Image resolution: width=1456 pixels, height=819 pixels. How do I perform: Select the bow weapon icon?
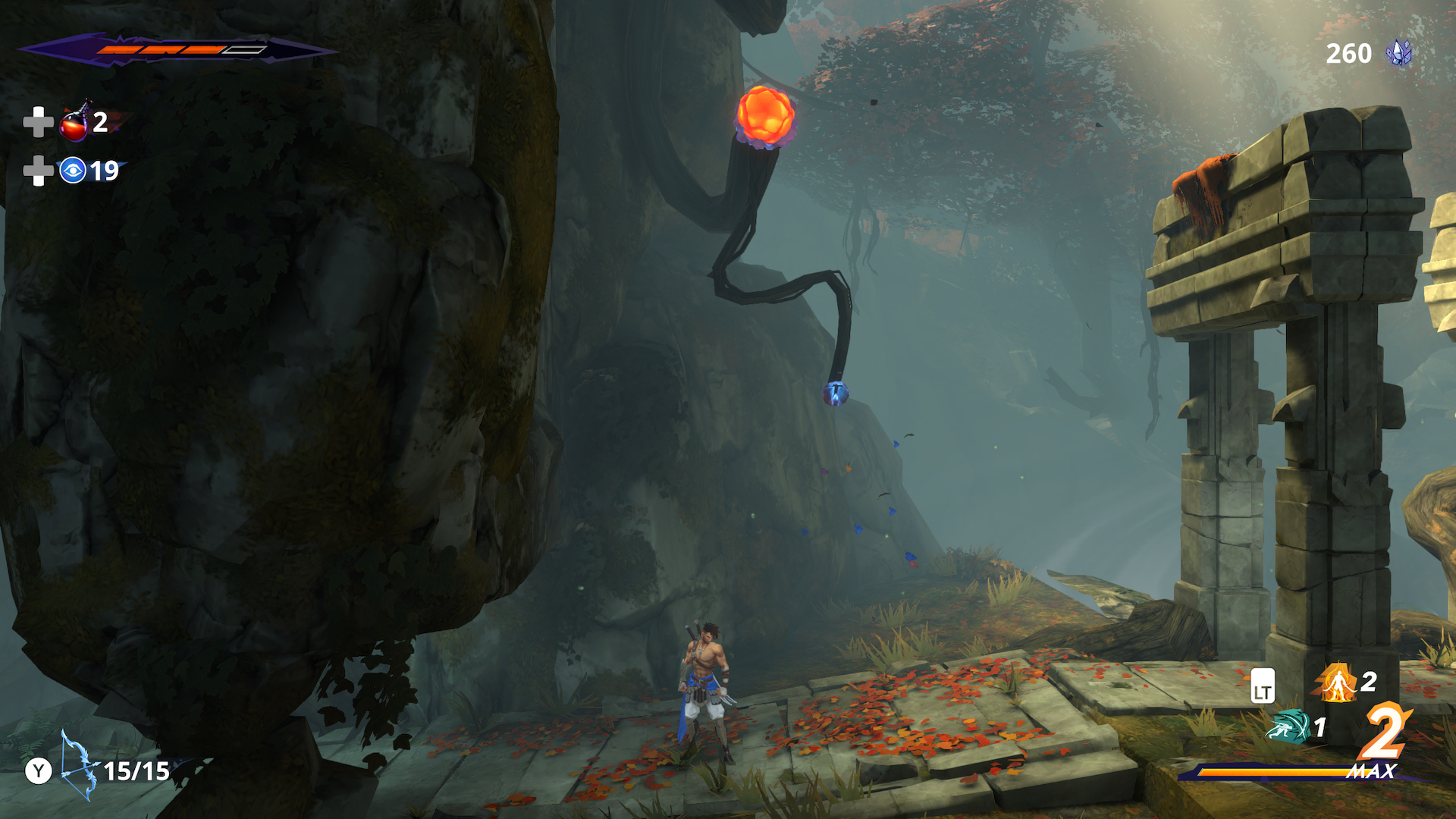point(79,766)
